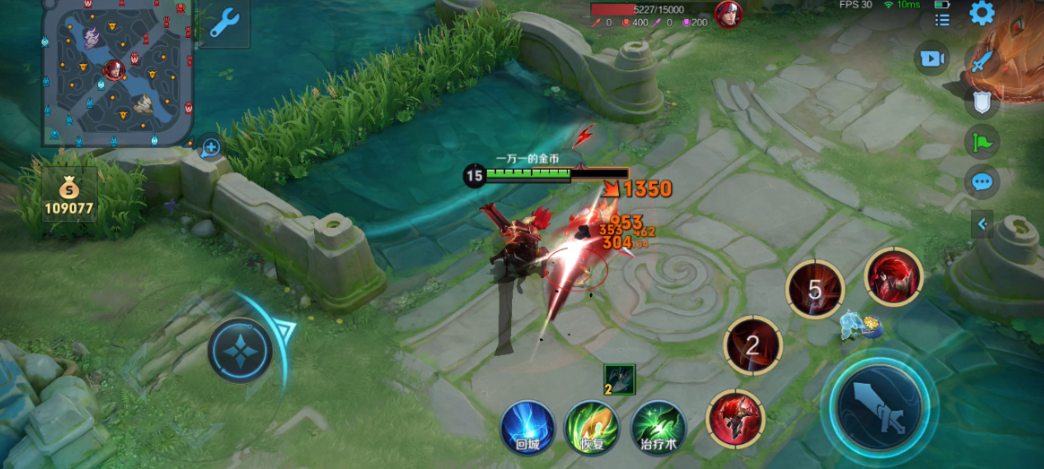Tap the blue wrench tool icon
The image size is (1044, 469).
(223, 22)
